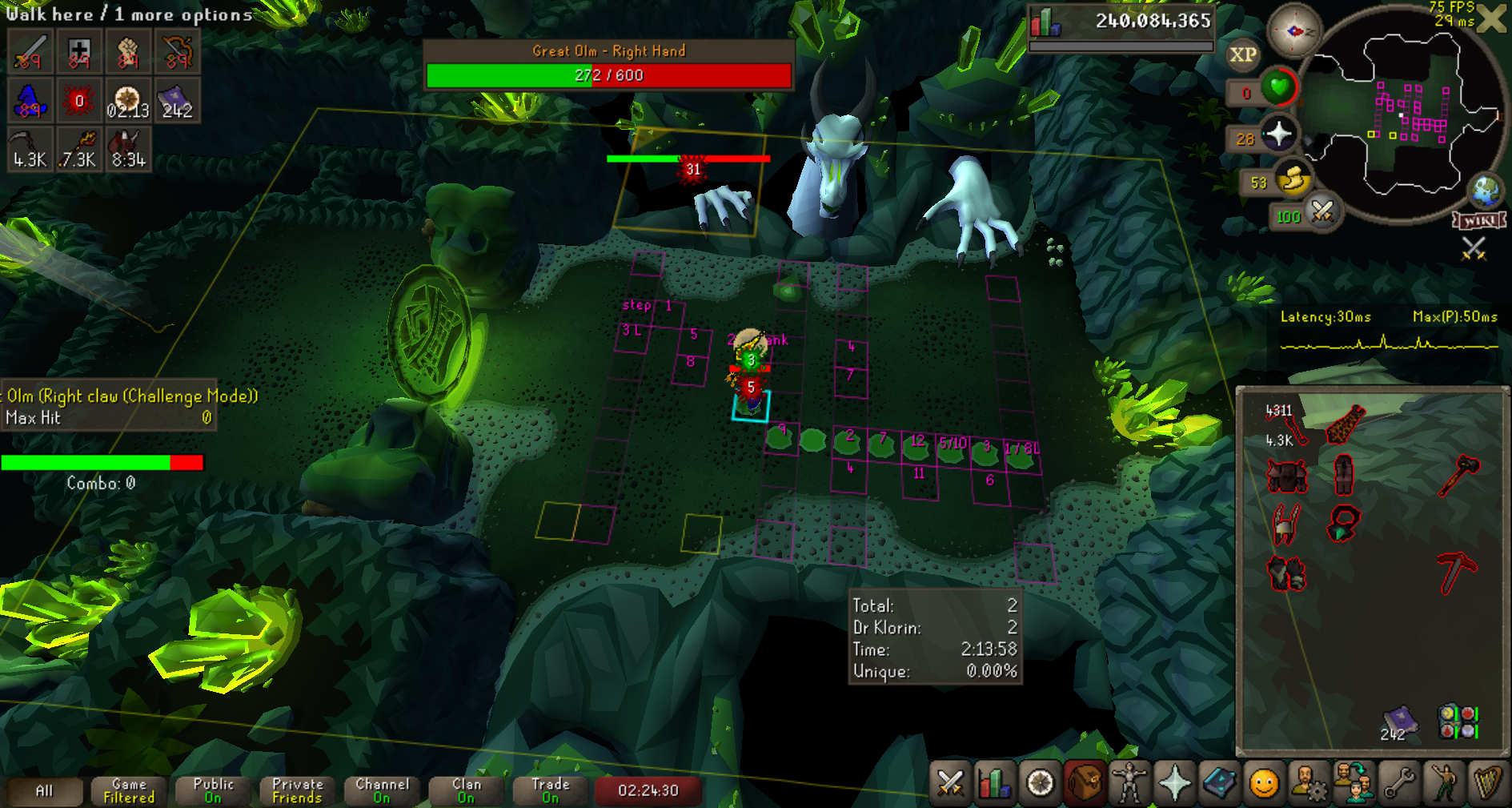This screenshot has width=1512, height=808.
Task: Open the Prayer tab
Action: 1174,783
